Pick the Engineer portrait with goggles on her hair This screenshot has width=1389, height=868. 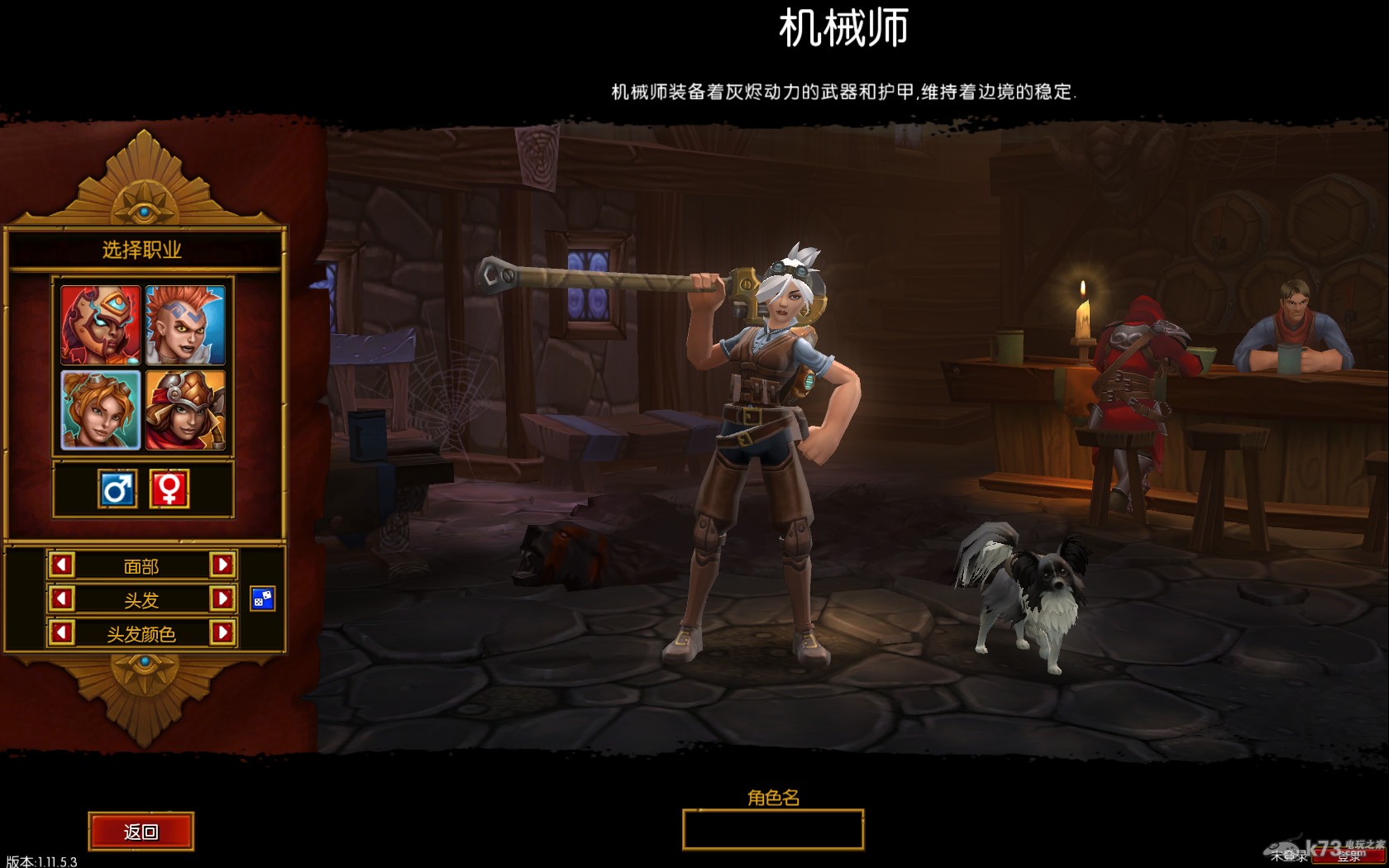coord(101,410)
